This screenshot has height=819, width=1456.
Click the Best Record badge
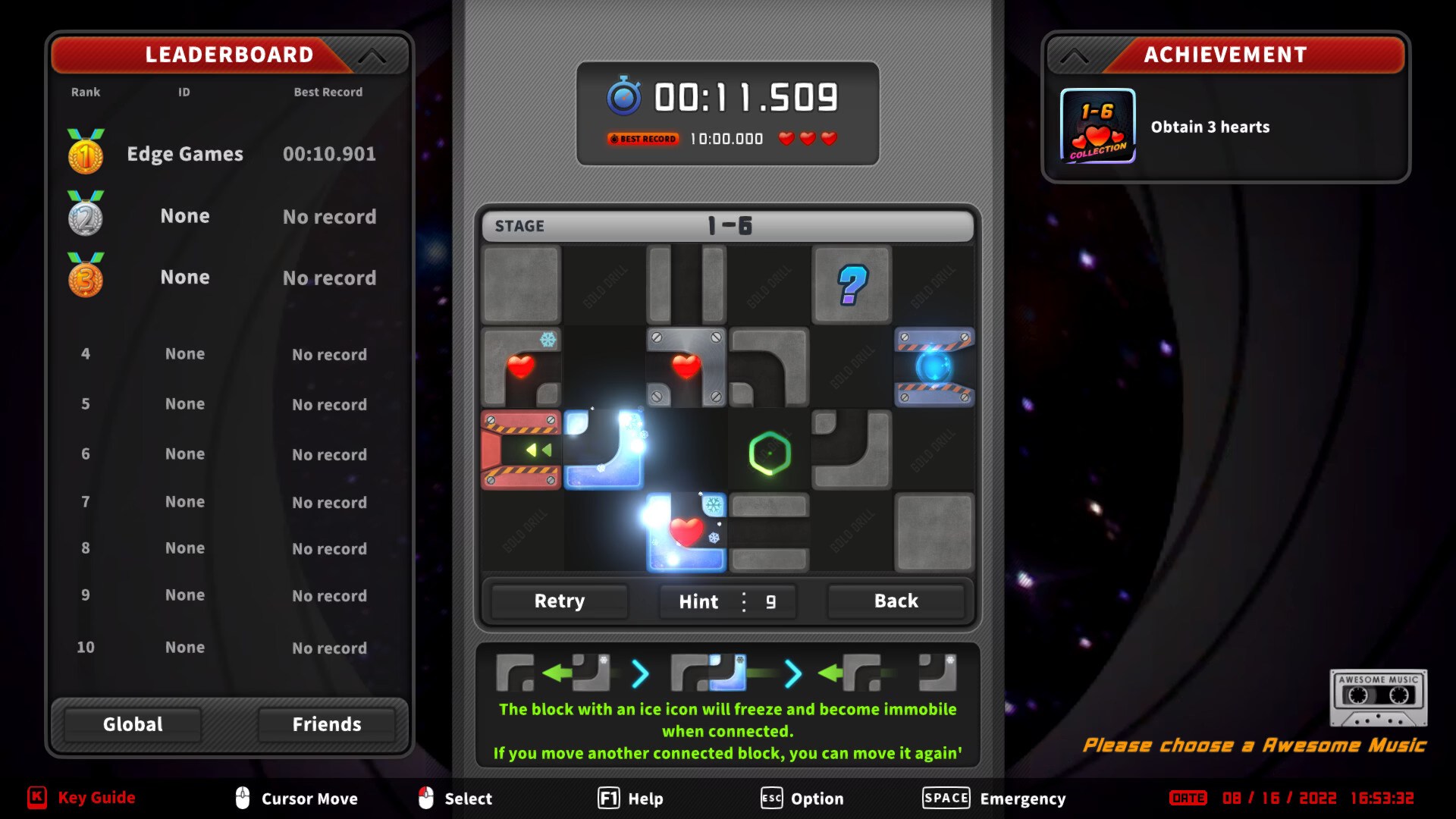coord(642,139)
